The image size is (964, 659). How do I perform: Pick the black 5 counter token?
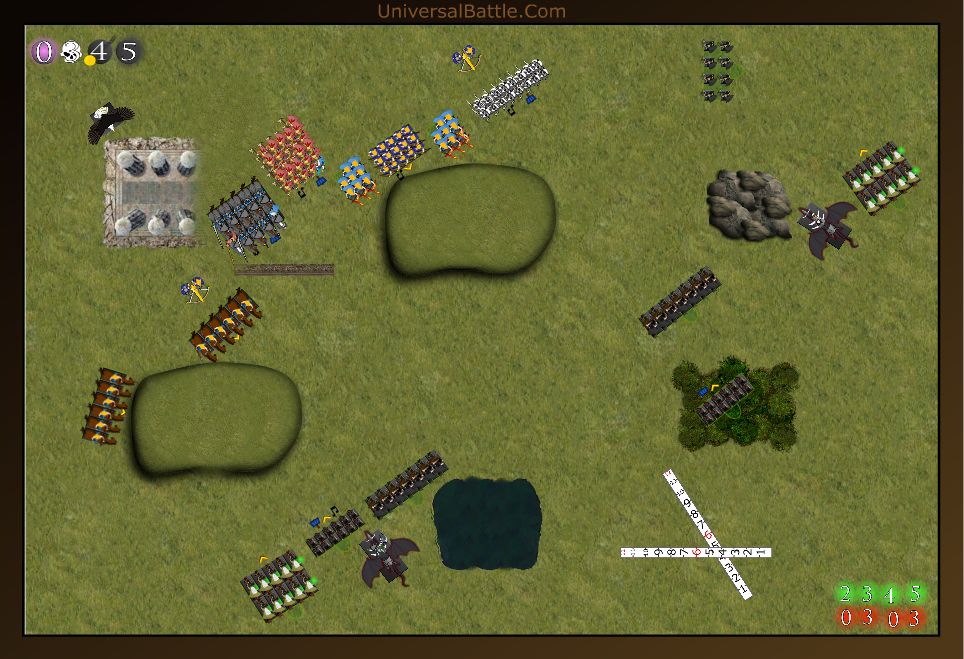pos(128,52)
